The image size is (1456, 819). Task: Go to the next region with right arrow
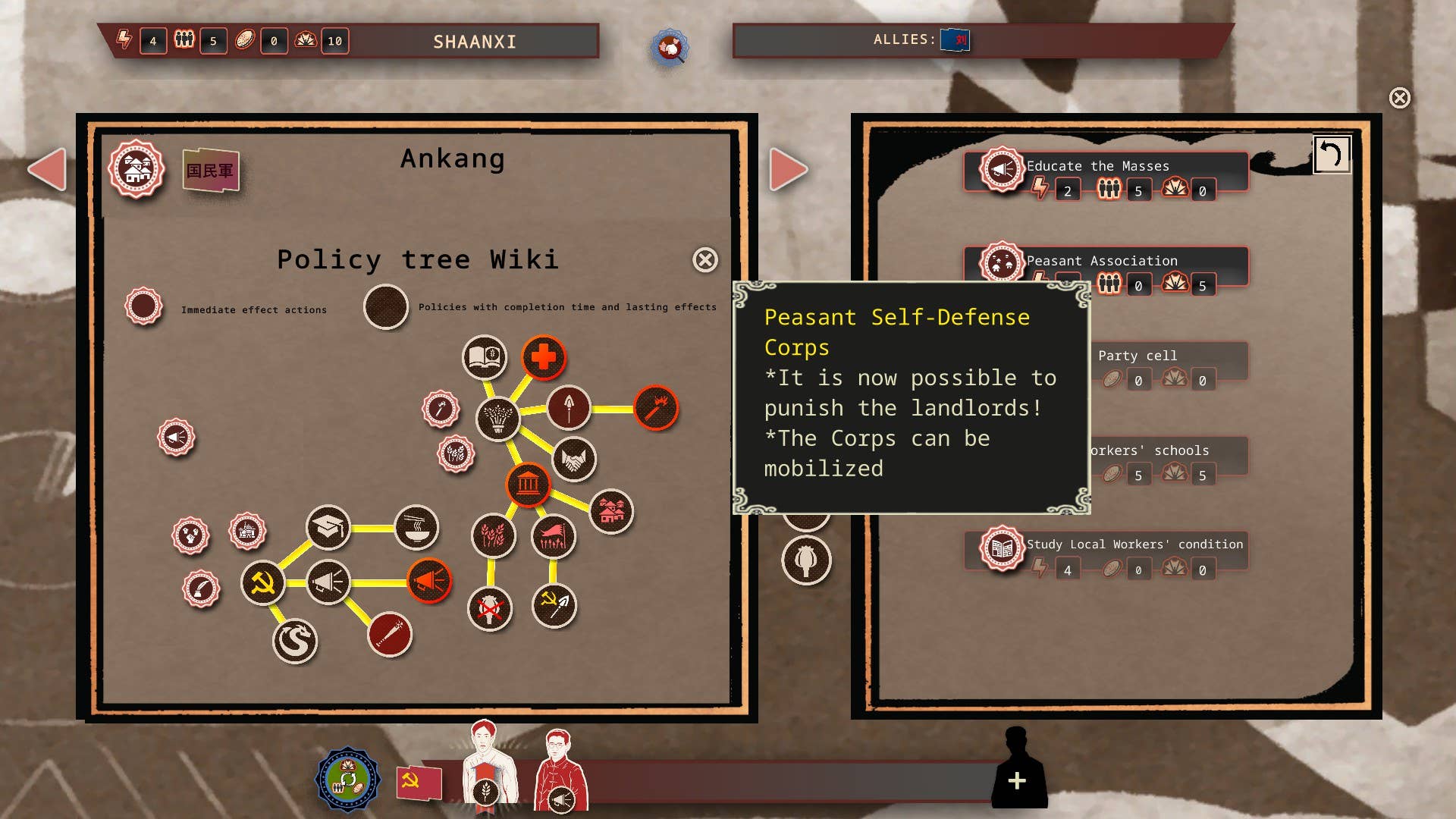[x=788, y=169]
